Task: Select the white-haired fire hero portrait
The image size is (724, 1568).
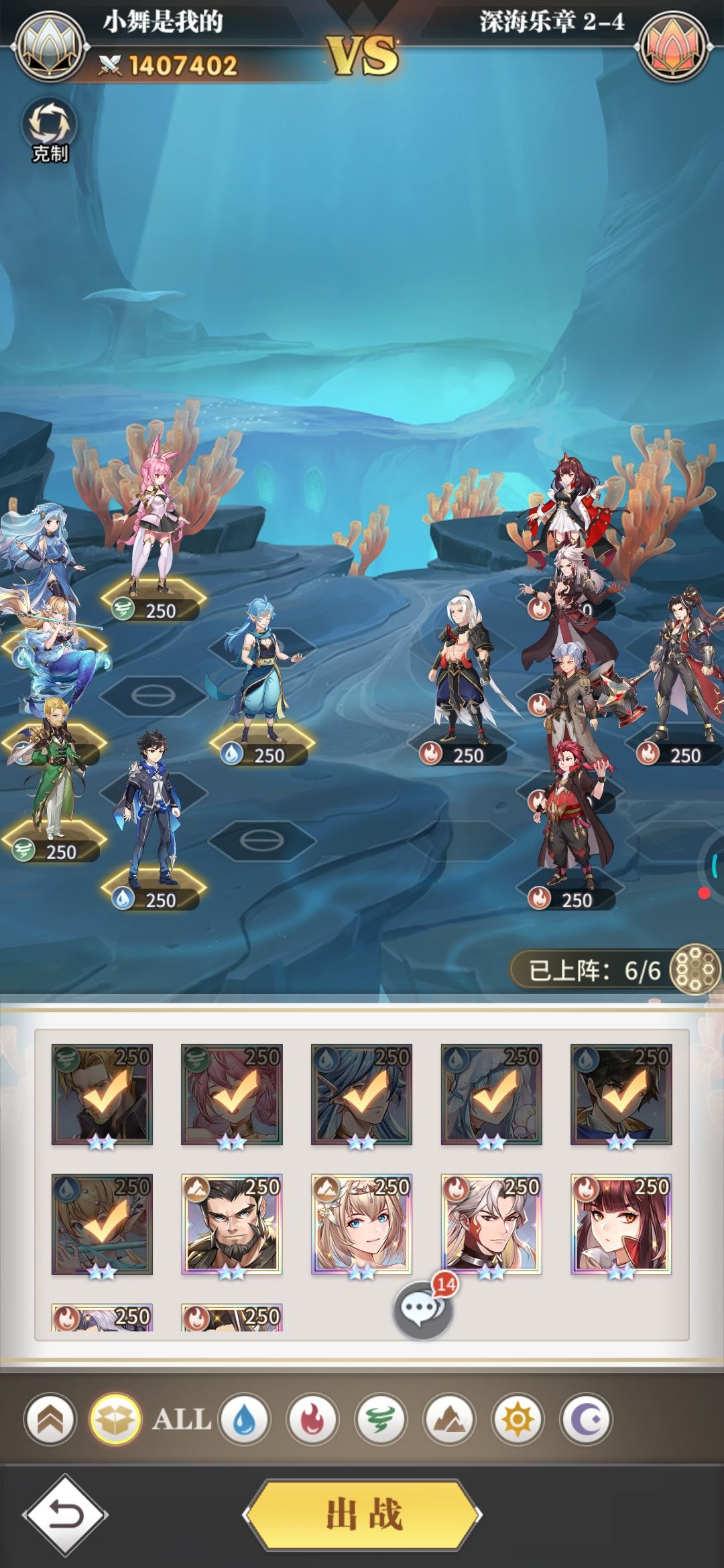Action: (x=491, y=1224)
